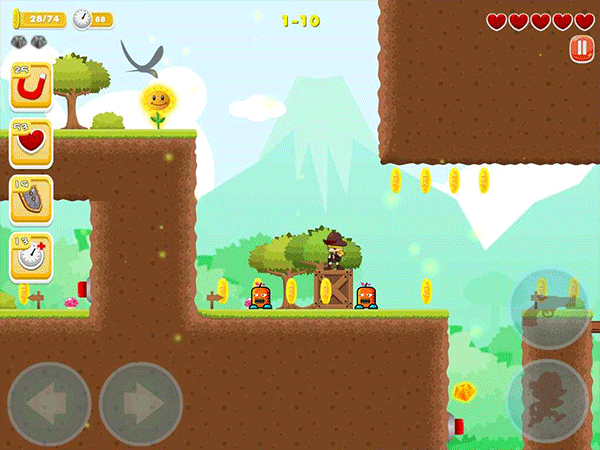600x450 pixels.
Task: Pause the game with the red button
Action: (580, 48)
